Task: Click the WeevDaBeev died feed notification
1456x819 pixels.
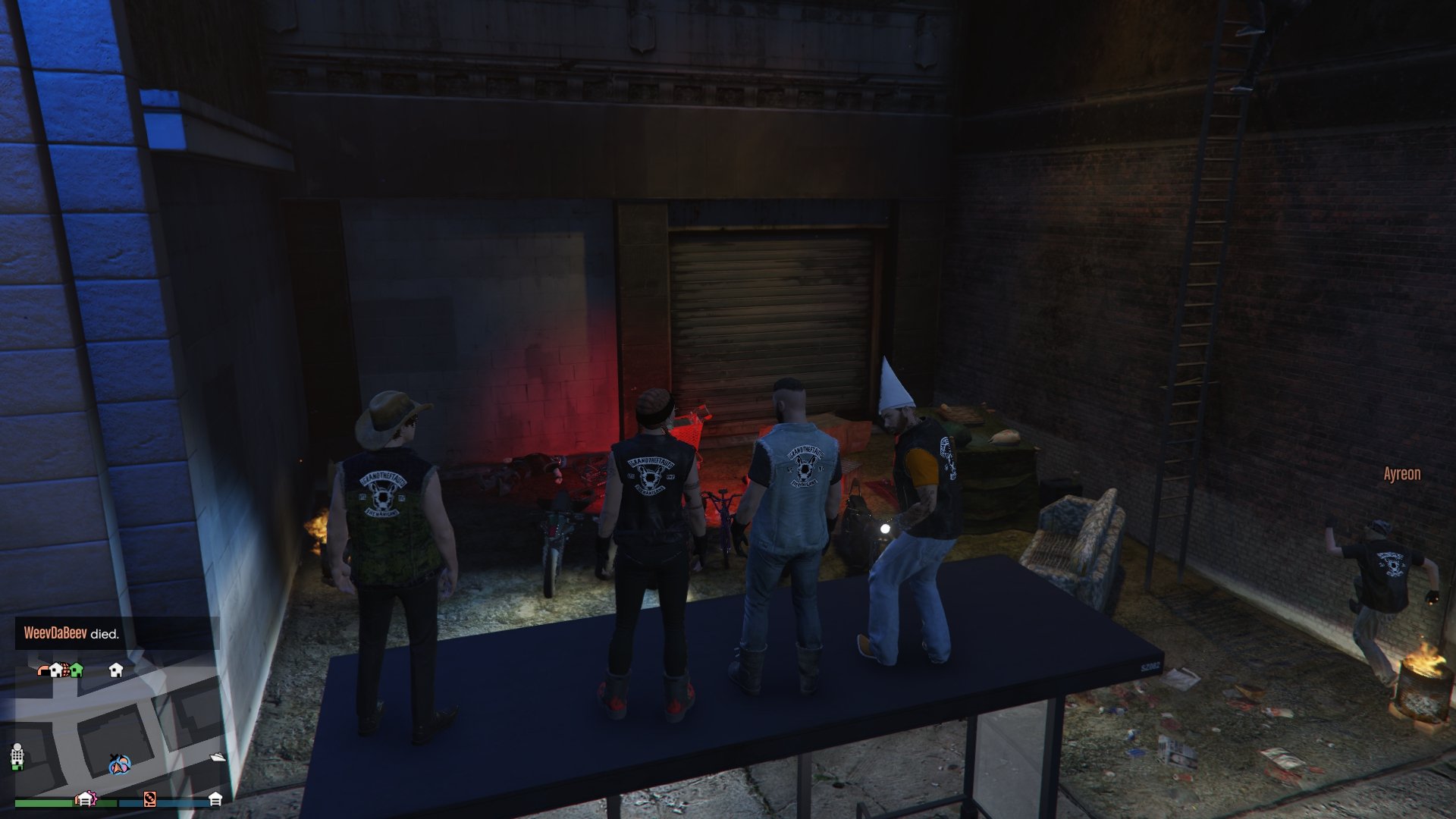Action: [72, 633]
